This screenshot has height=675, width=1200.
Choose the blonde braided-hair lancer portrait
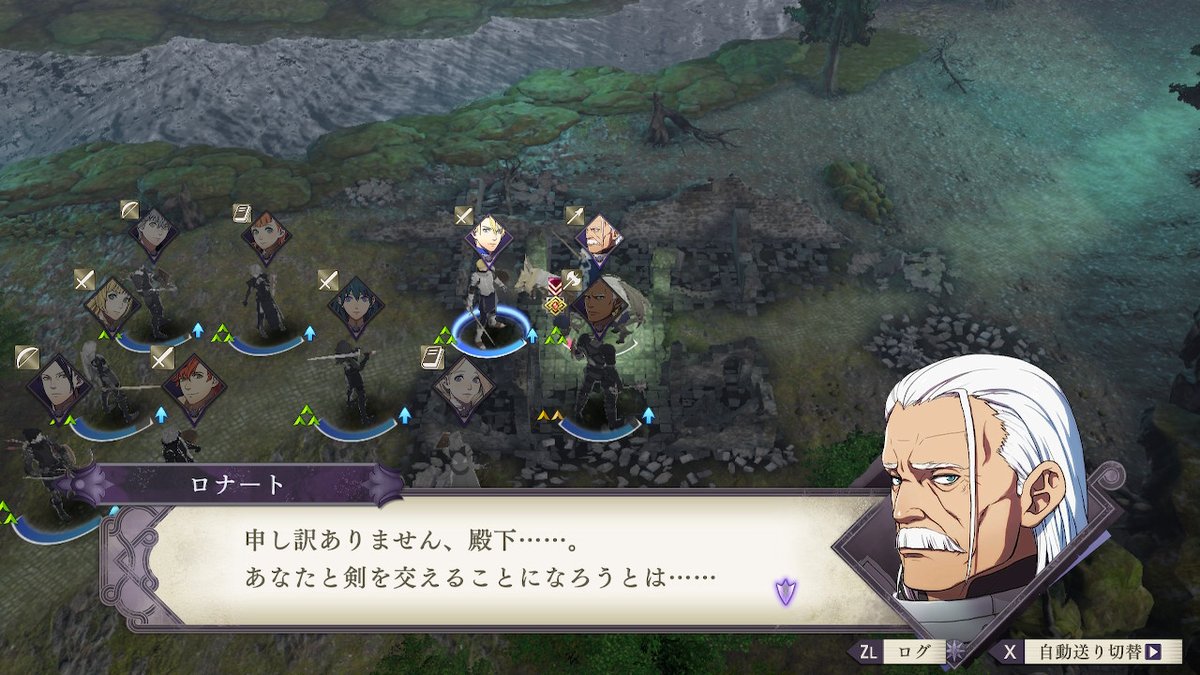111,304
